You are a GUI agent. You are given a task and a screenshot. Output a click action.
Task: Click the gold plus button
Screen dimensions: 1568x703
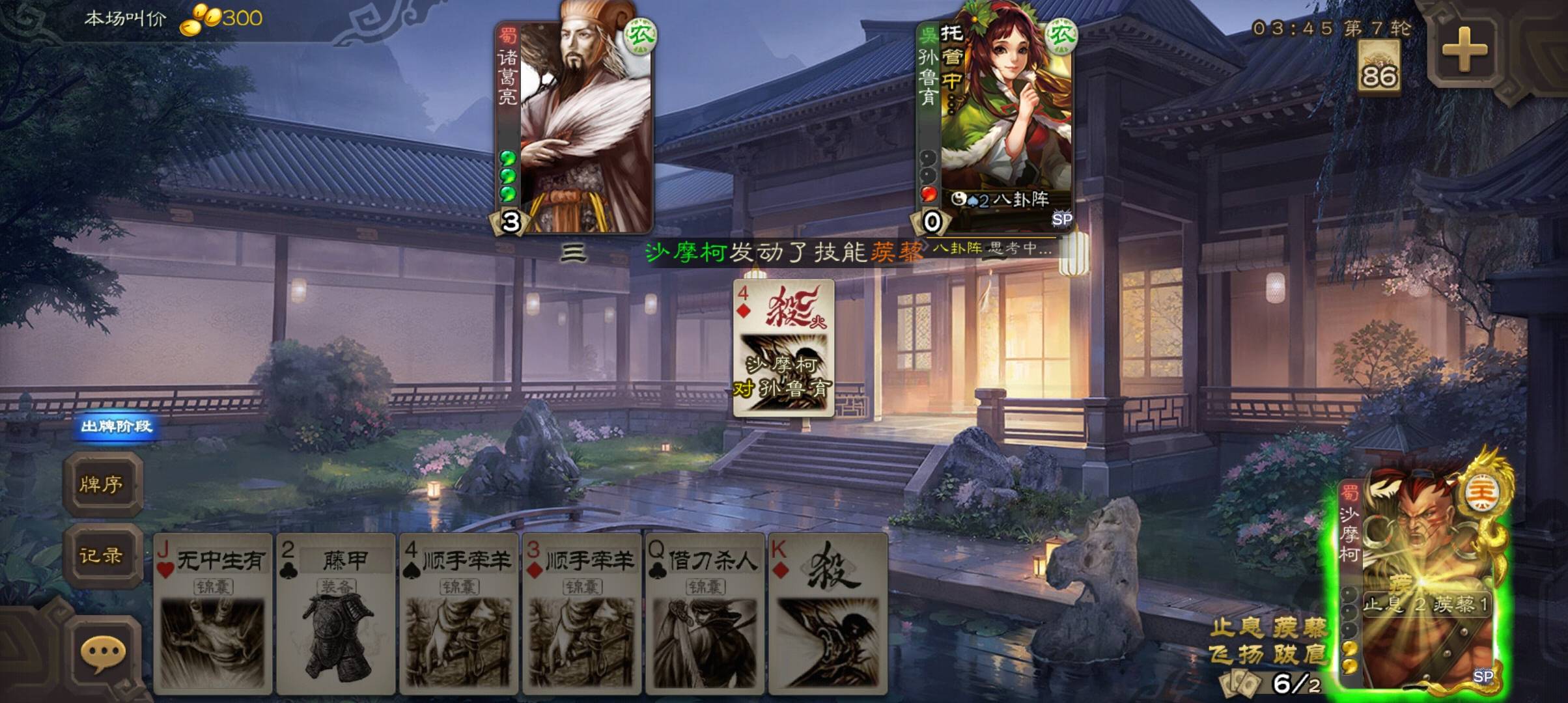click(x=1464, y=49)
